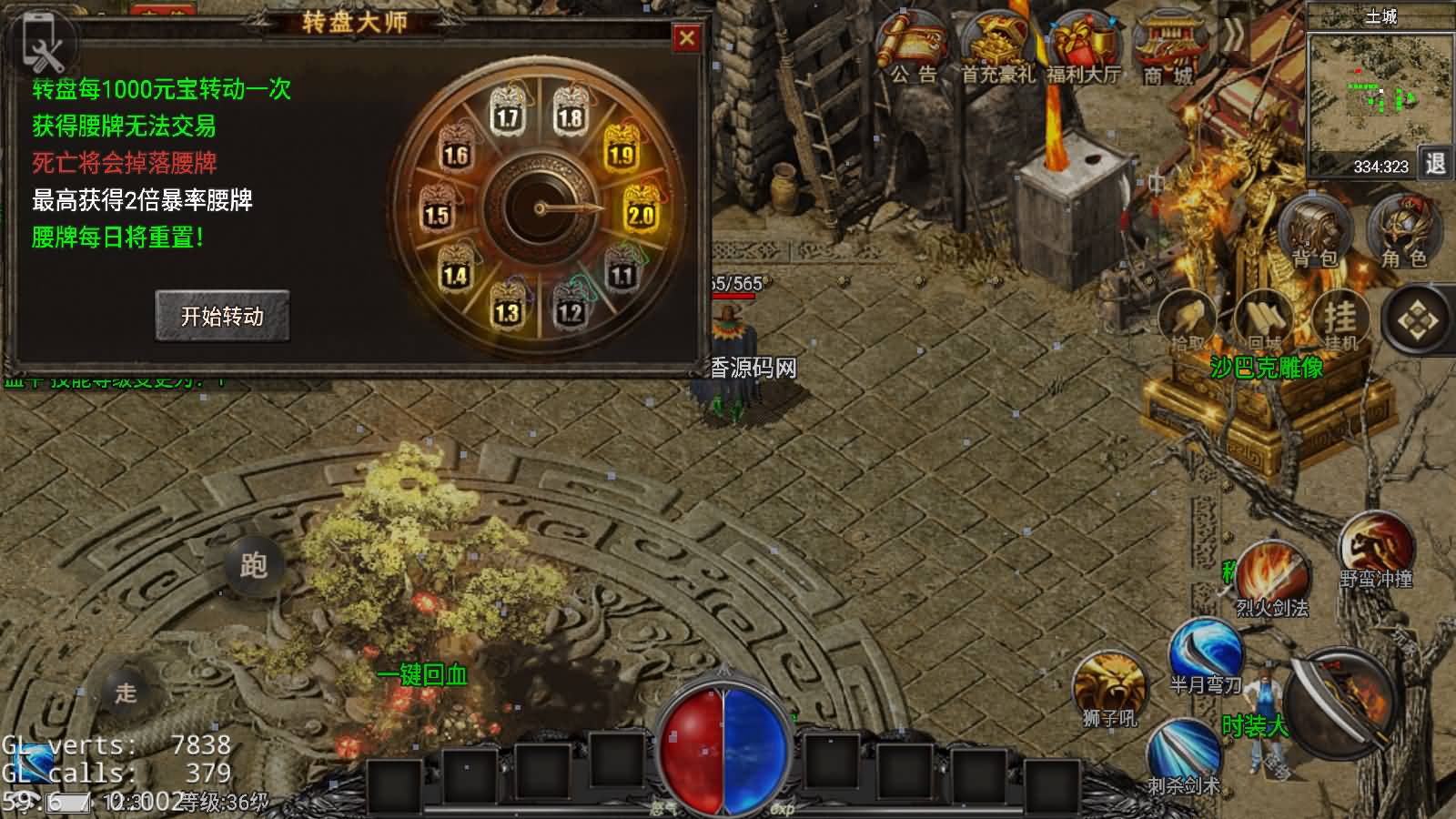Switch movement to 走 walk mode
The width and height of the screenshot is (1456, 819).
point(126,693)
